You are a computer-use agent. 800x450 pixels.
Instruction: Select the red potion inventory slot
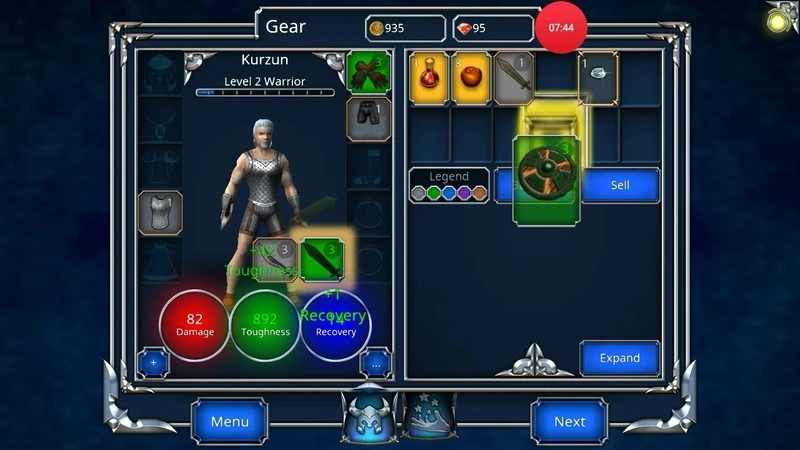click(429, 79)
